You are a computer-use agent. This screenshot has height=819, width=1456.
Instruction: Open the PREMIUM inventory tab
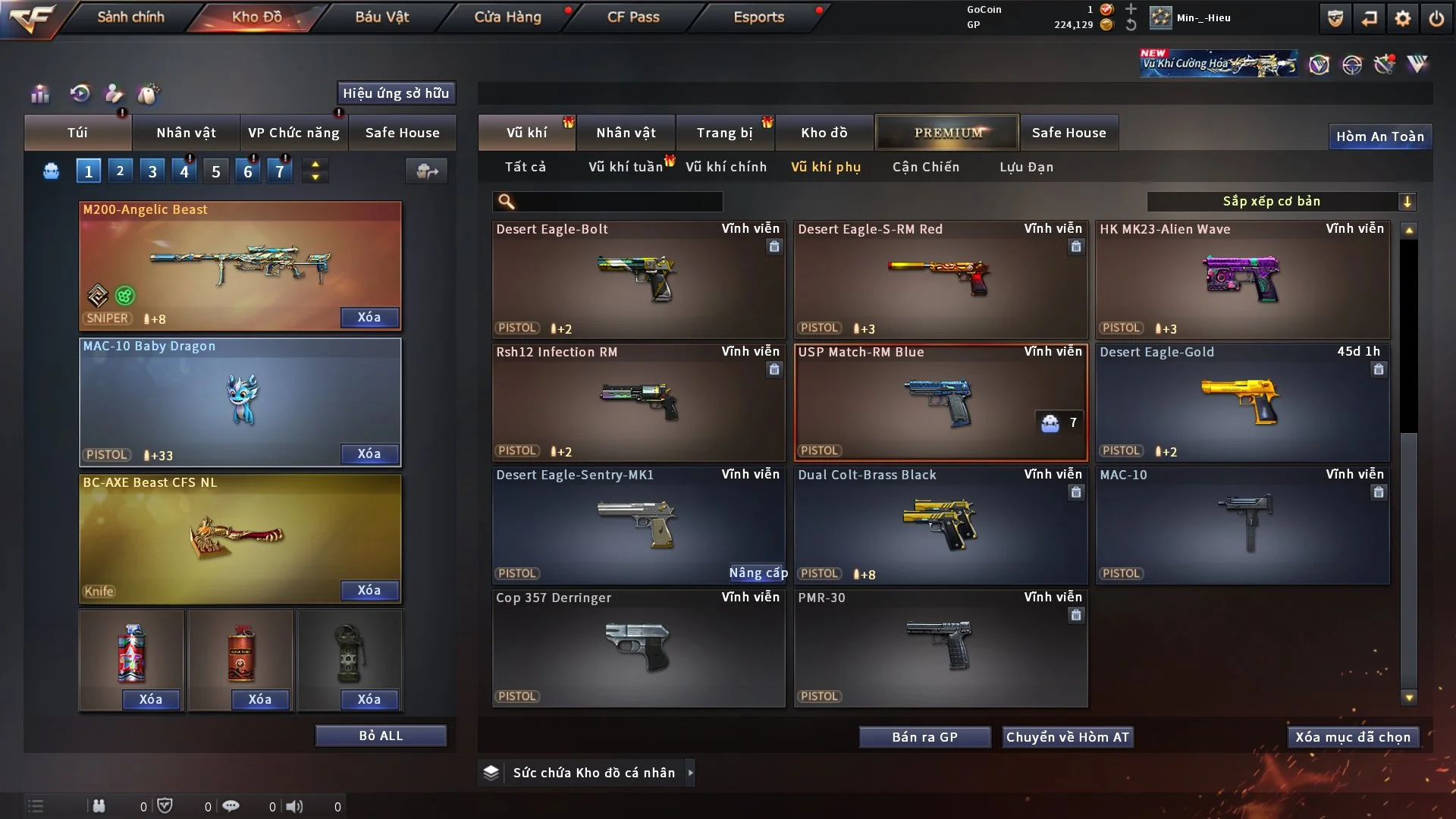point(947,133)
